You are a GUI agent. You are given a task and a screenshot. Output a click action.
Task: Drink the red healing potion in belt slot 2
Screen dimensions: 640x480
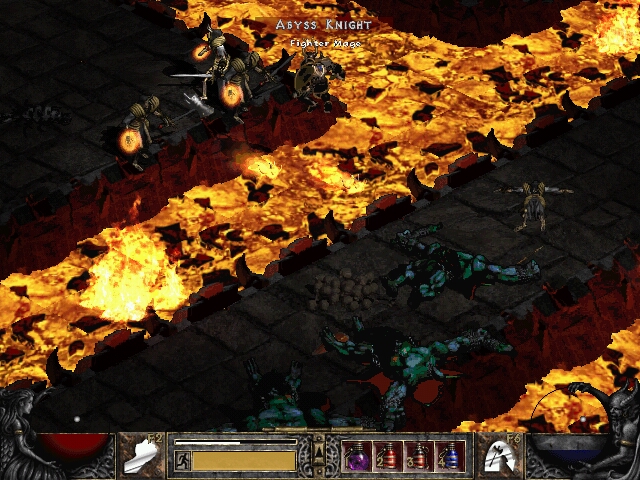point(387,456)
